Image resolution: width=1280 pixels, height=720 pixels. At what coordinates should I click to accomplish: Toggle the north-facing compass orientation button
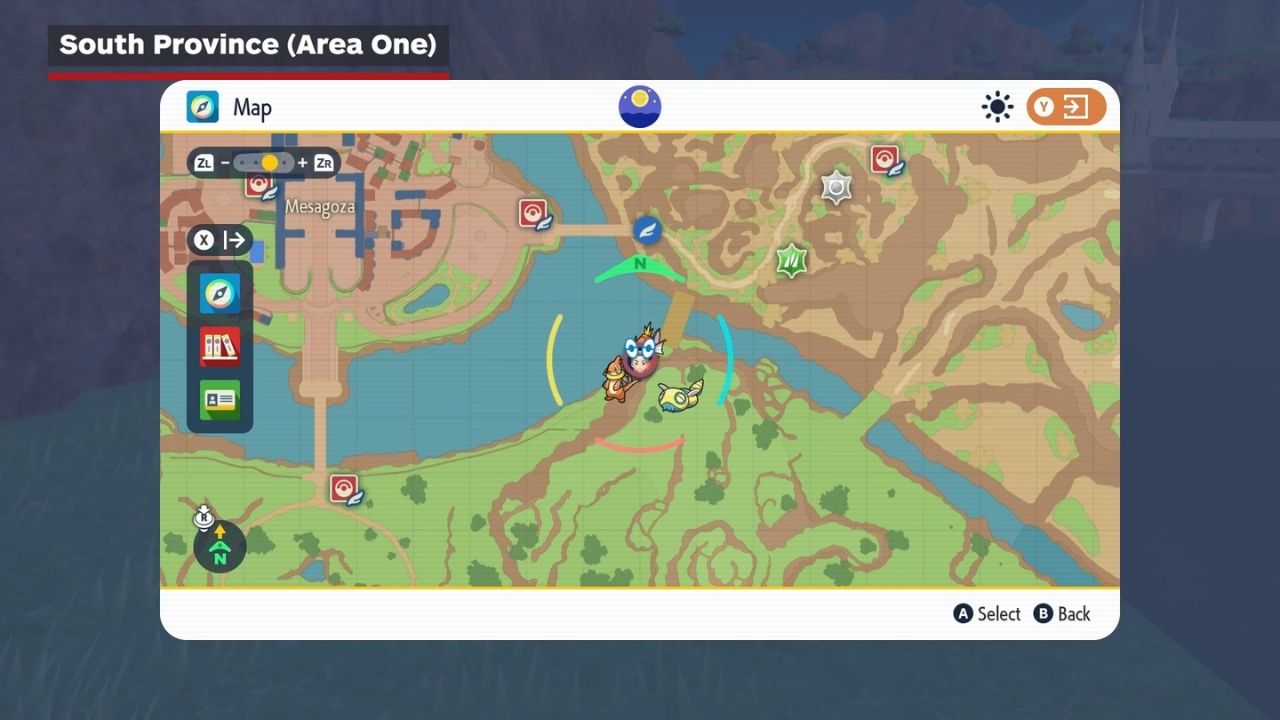pos(219,547)
